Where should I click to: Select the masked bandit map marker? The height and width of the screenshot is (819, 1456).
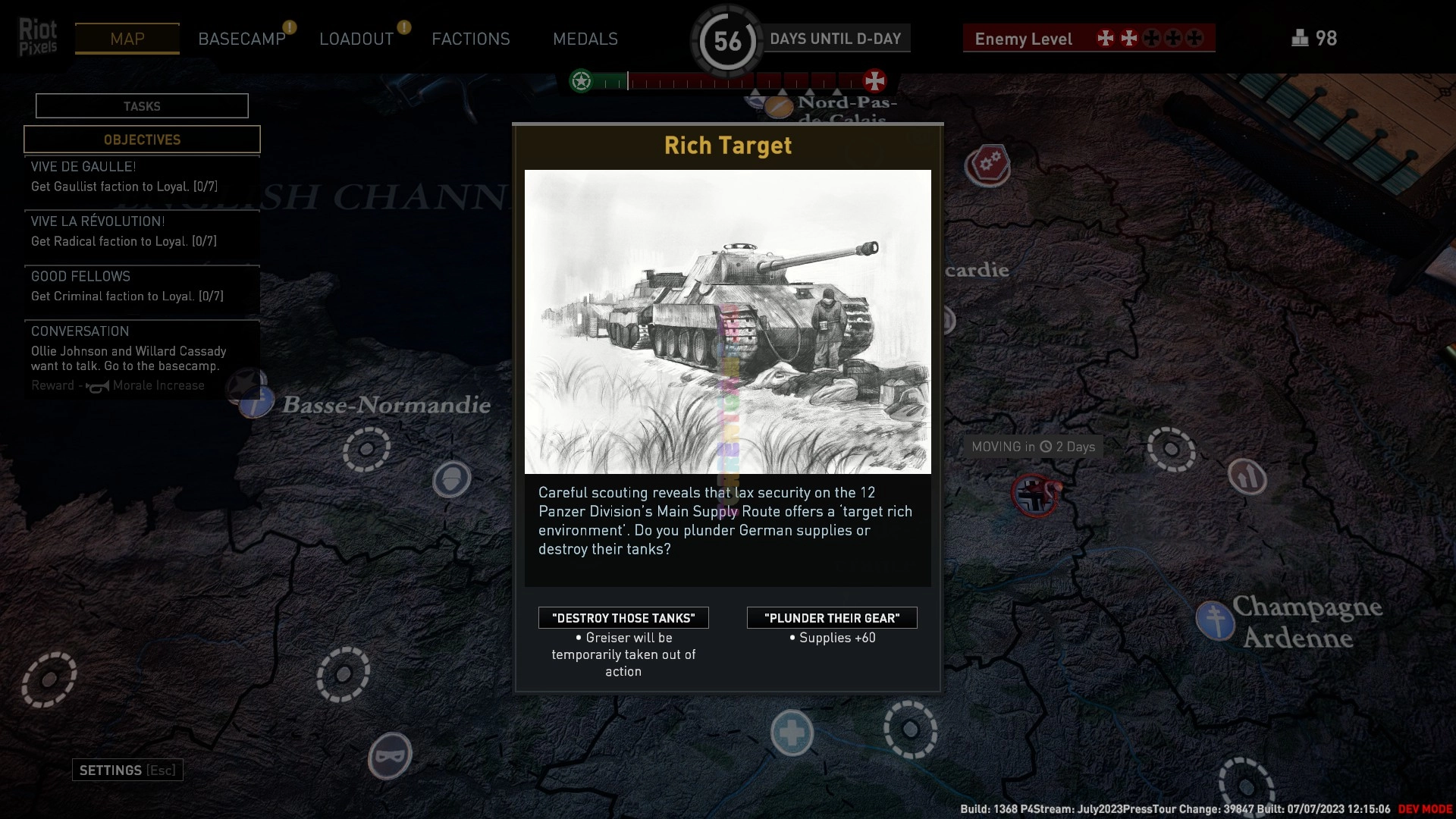pos(390,755)
